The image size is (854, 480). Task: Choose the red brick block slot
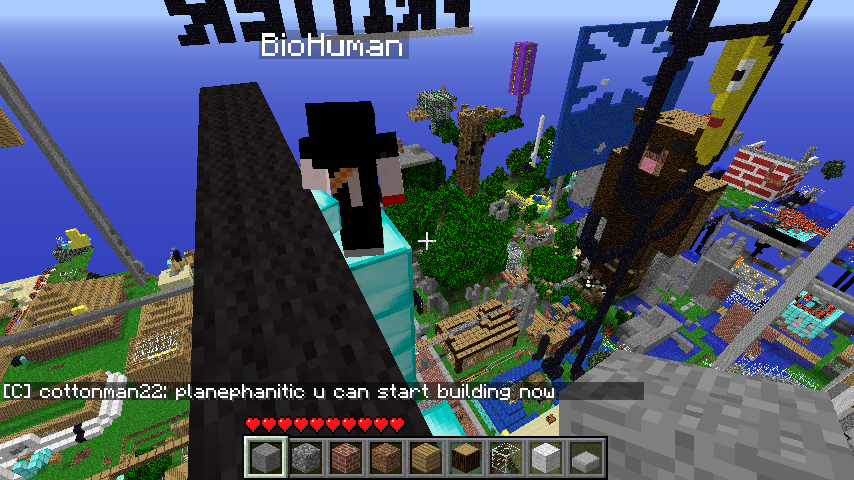[345, 459]
